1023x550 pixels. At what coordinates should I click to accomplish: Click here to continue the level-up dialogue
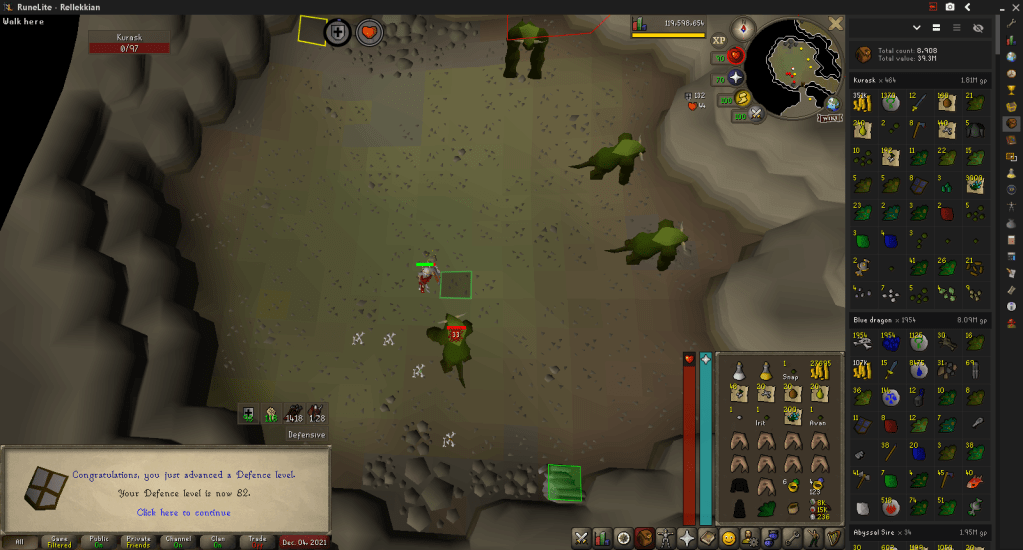point(183,513)
